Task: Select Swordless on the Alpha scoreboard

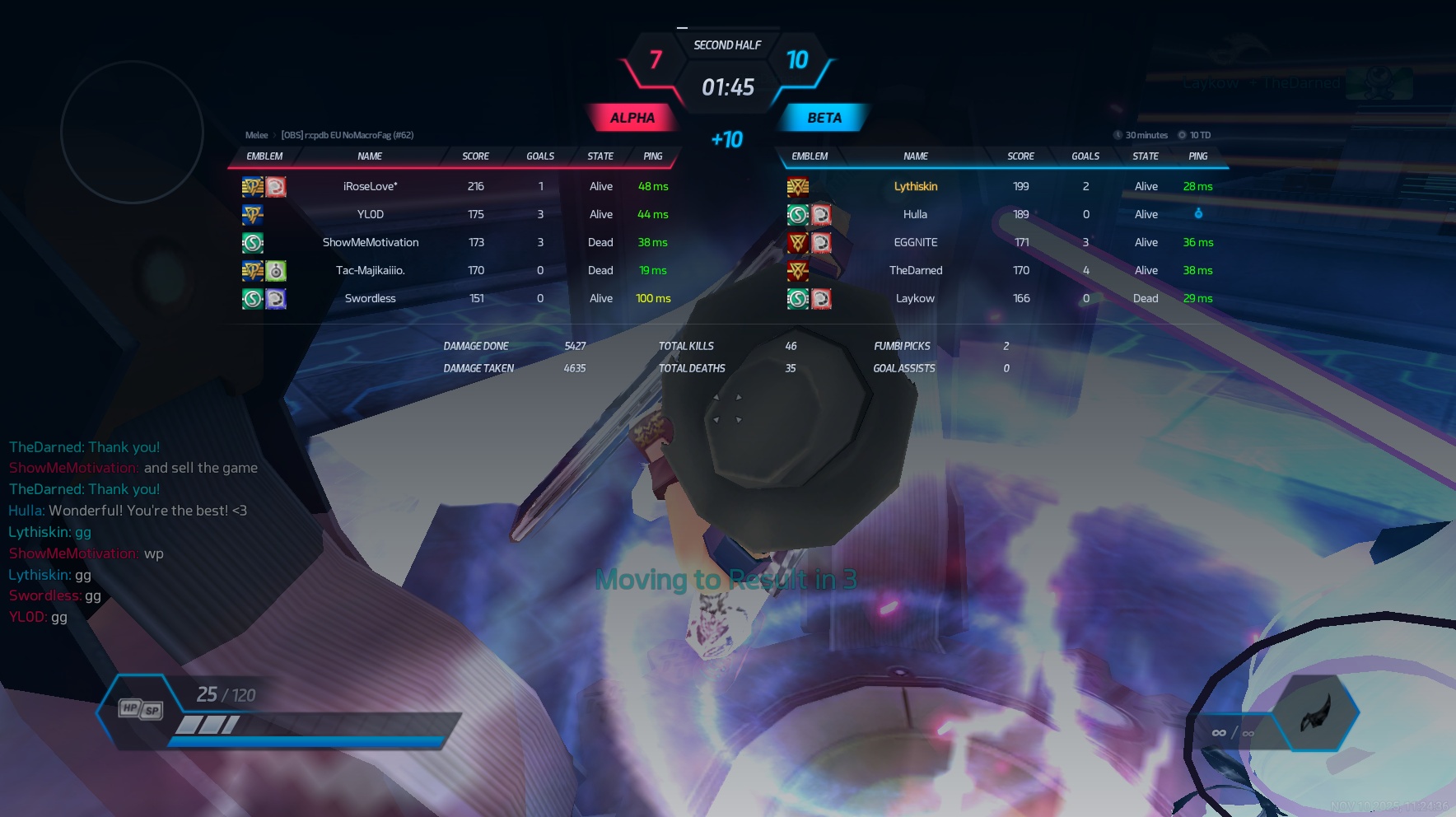Action: coord(370,298)
